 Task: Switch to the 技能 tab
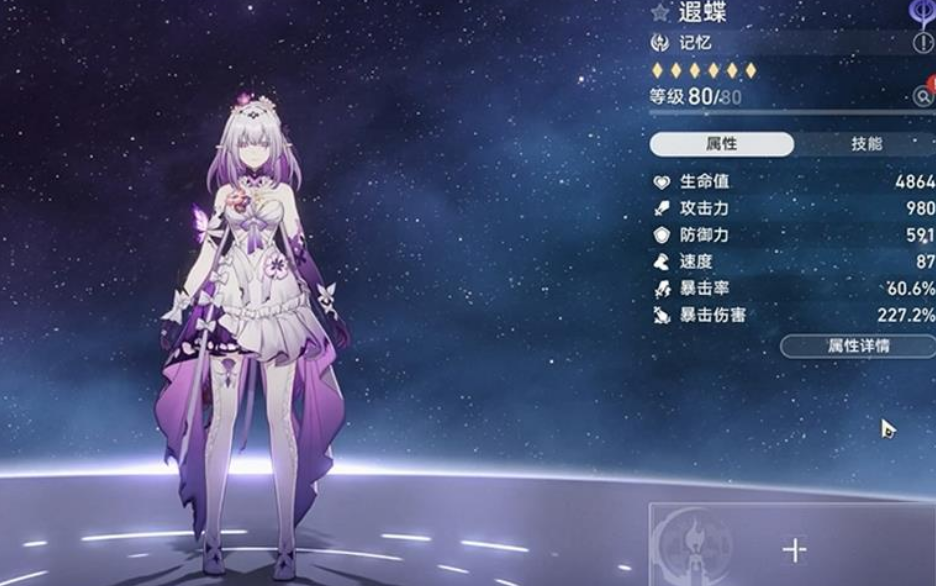pos(866,144)
